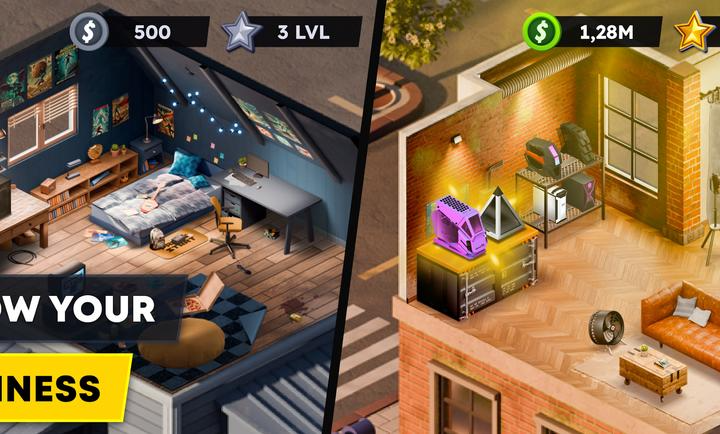Select the silver star level icon
Viewport: 720px width, 434px height.
click(241, 32)
